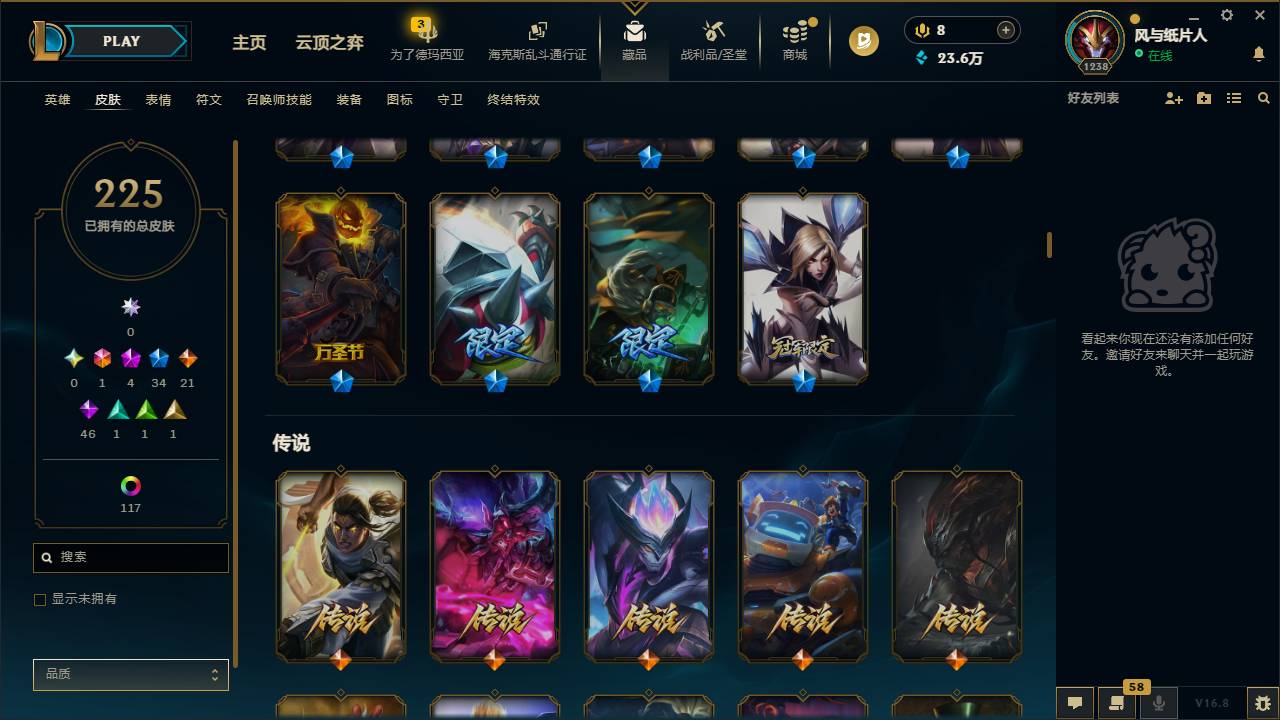
Task: Click the PLAY button
Action: (x=120, y=41)
